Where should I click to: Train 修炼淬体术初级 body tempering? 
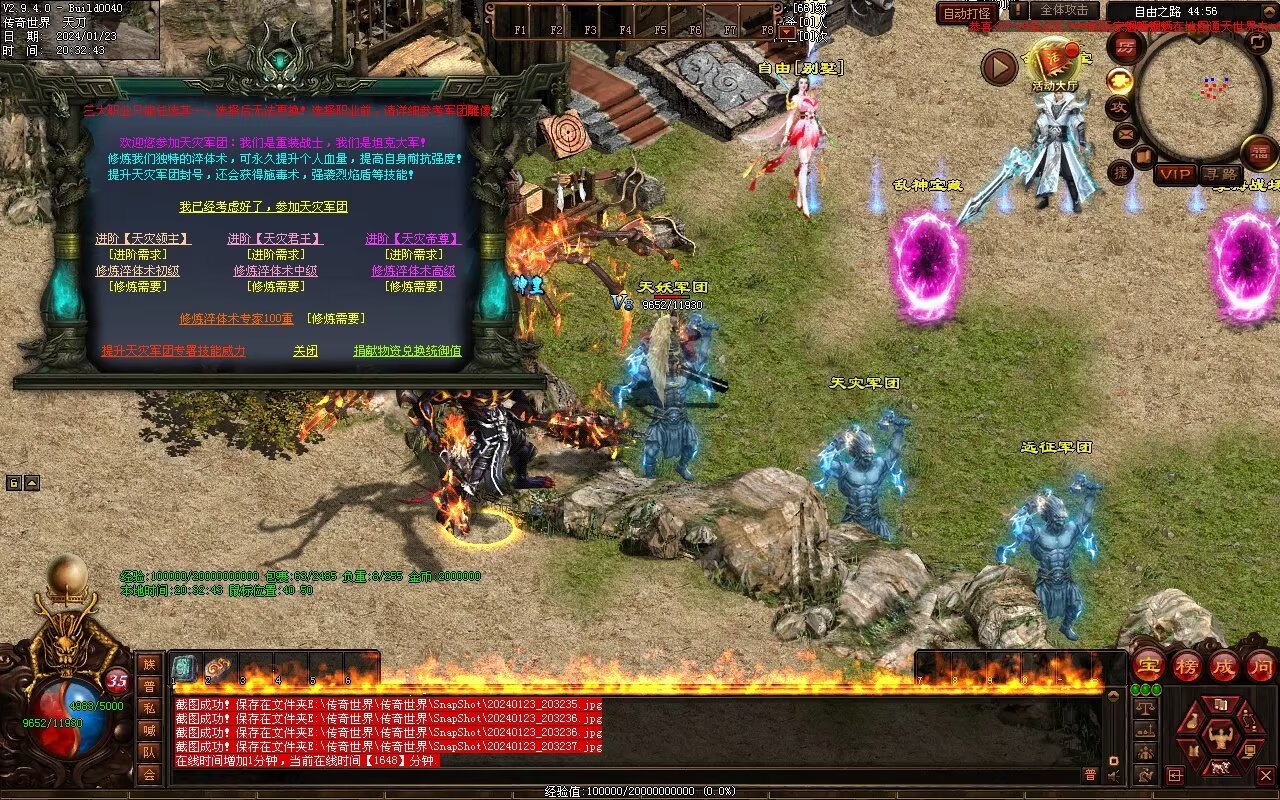pos(138,271)
